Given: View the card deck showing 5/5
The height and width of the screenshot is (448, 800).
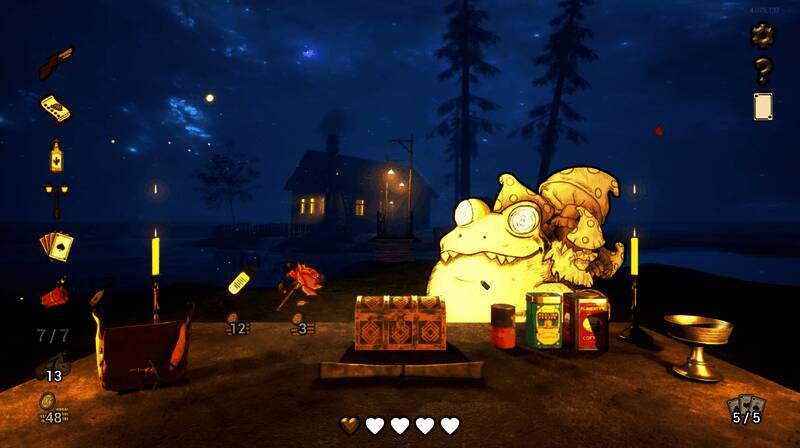Looking at the screenshot, I should click(x=746, y=408).
